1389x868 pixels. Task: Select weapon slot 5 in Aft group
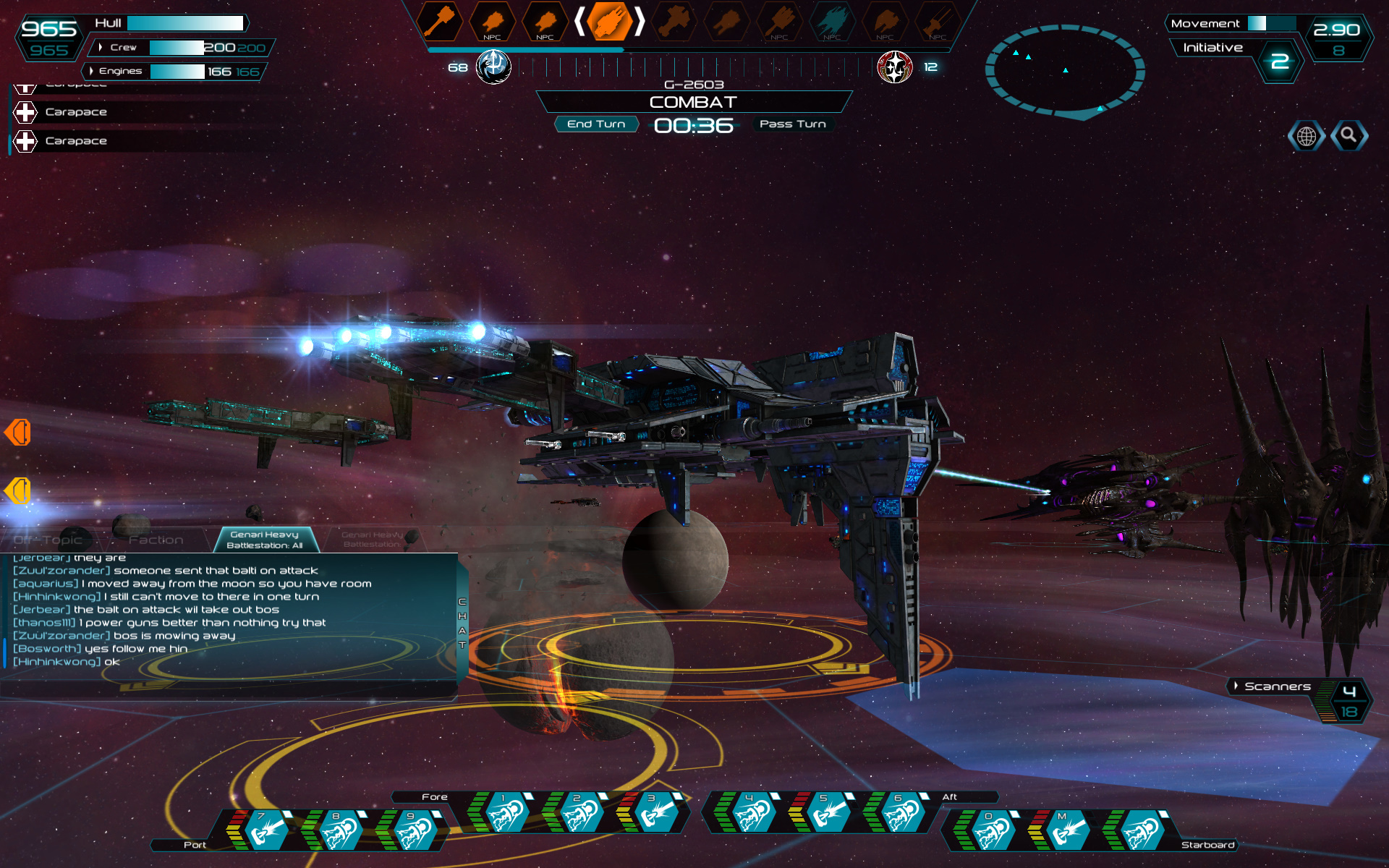[826, 813]
